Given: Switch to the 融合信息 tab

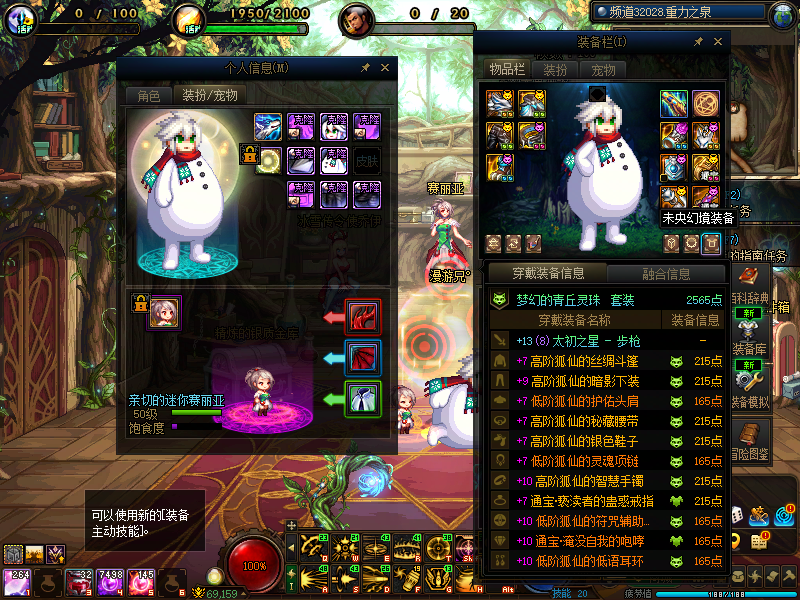Looking at the screenshot, I should pos(665,273).
